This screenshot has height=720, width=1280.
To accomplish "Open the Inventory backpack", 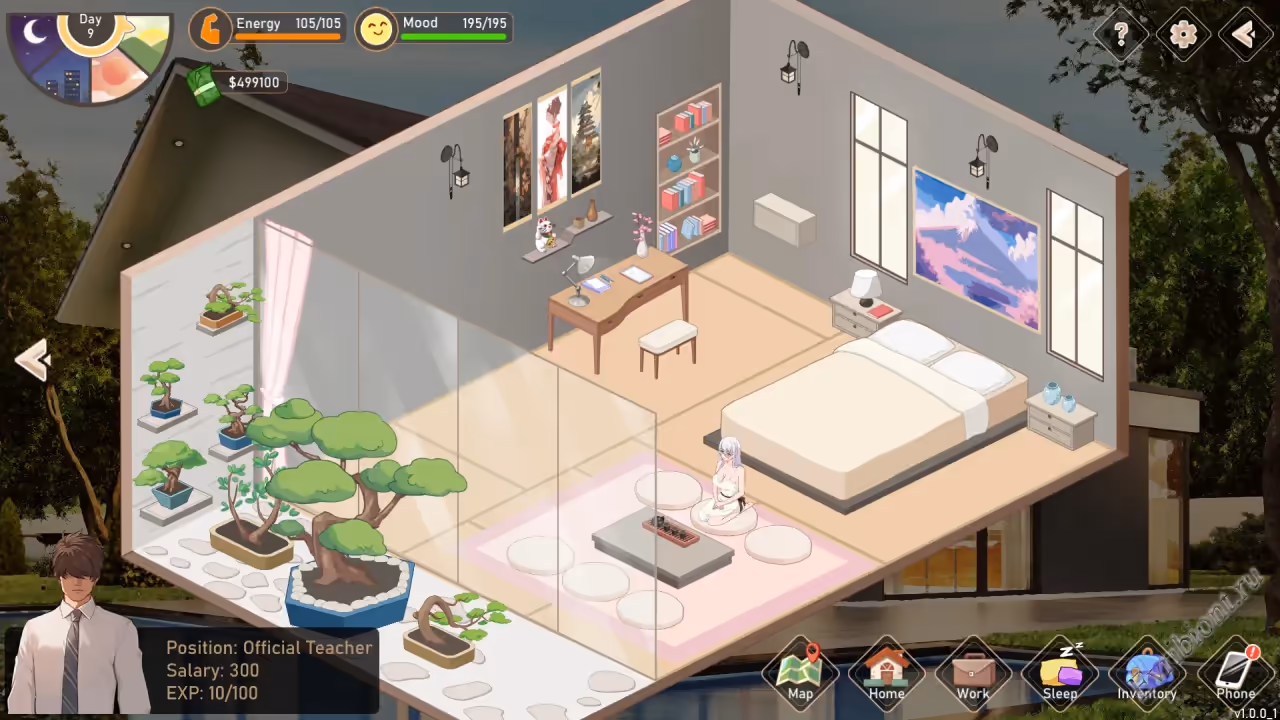I will (x=1147, y=673).
